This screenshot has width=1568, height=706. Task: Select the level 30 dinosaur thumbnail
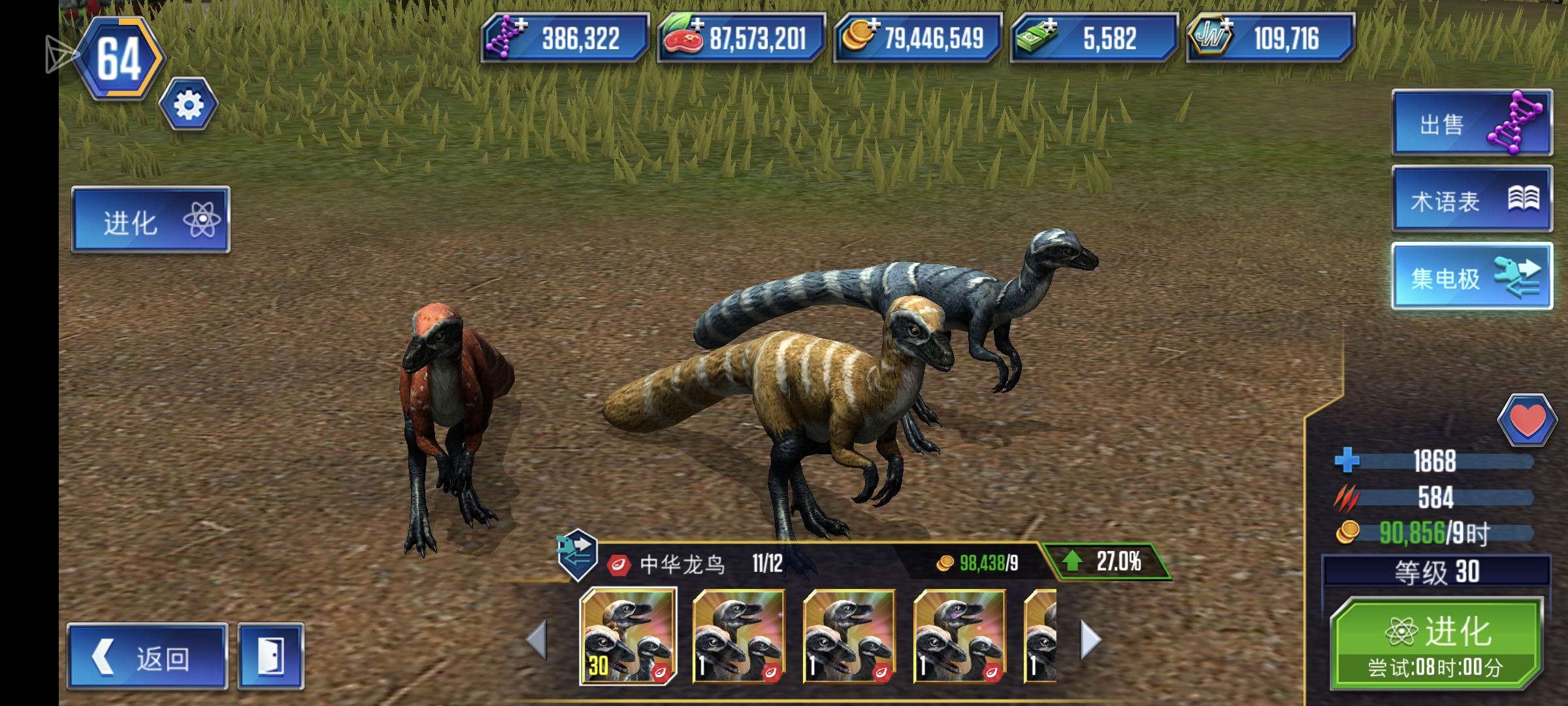coord(628,636)
